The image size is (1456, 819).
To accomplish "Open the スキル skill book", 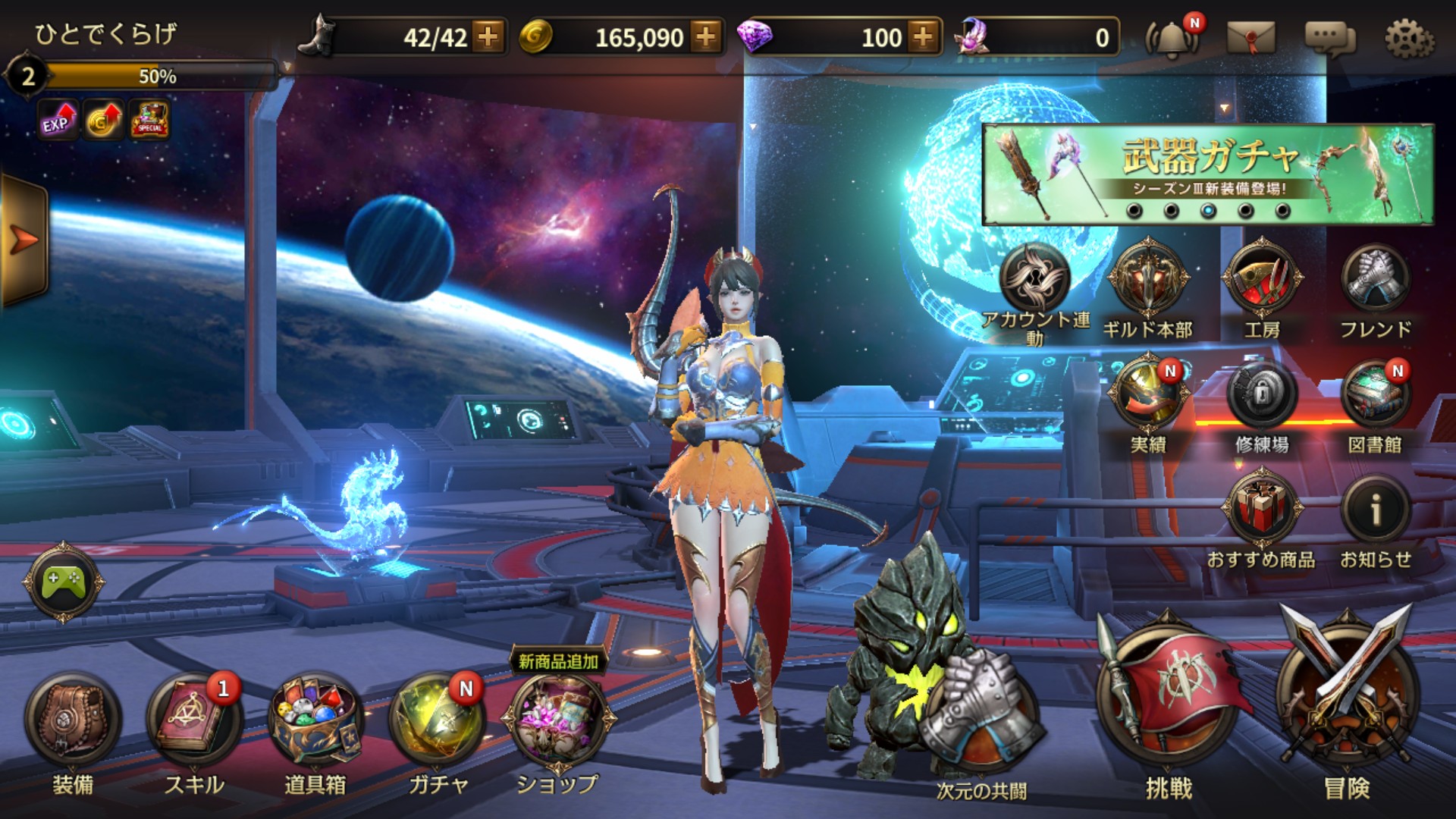I will [194, 721].
